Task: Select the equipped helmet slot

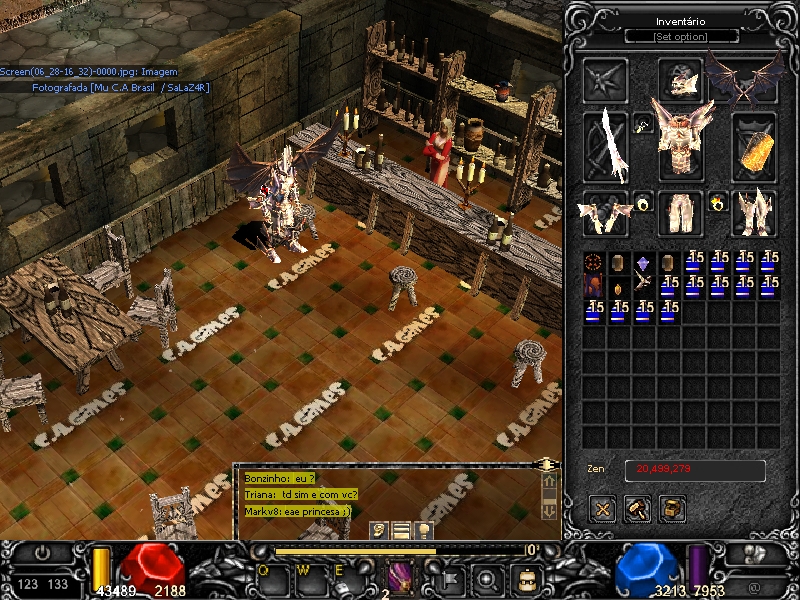Action: pyautogui.click(x=682, y=79)
